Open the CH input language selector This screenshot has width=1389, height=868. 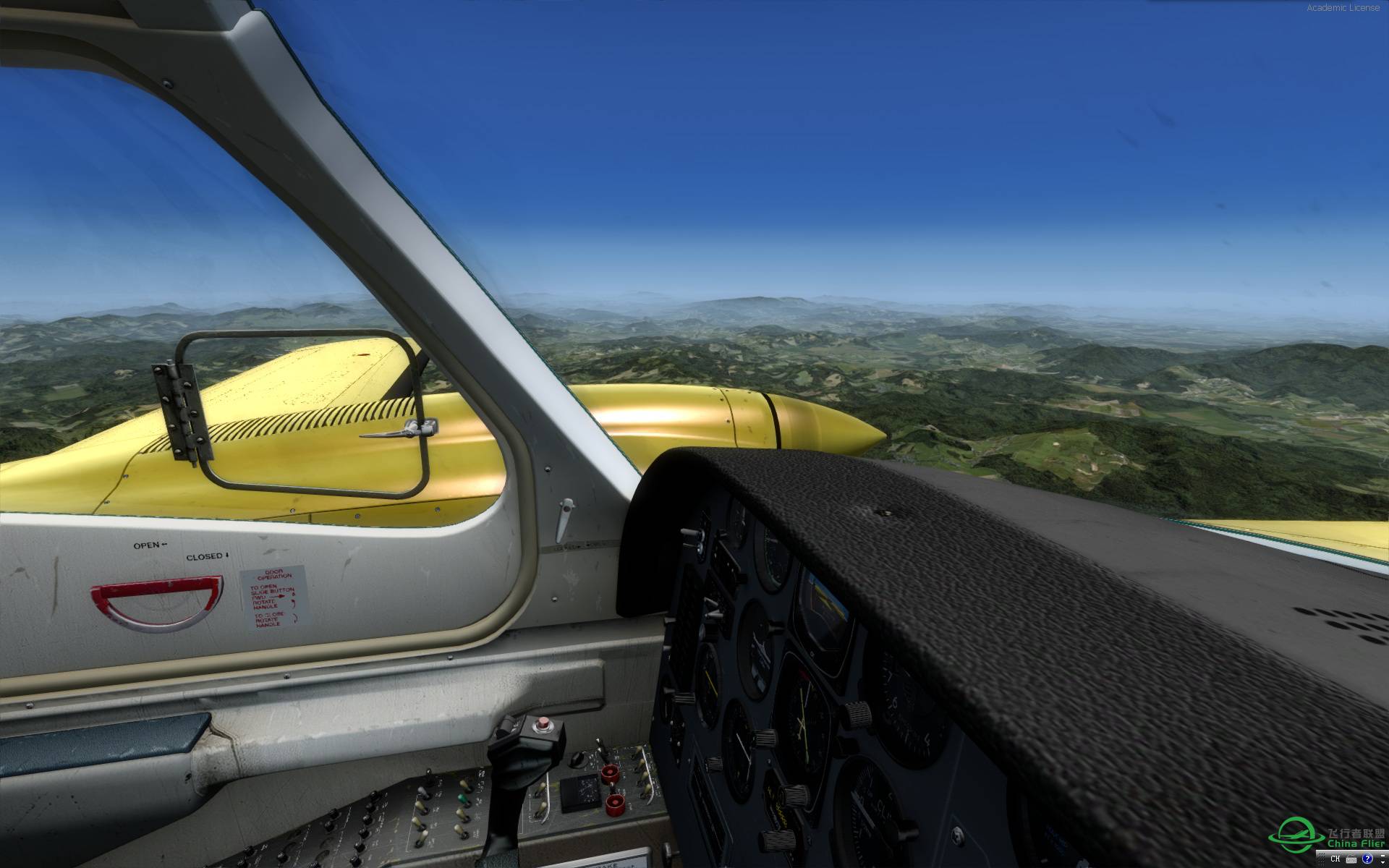(1335, 859)
